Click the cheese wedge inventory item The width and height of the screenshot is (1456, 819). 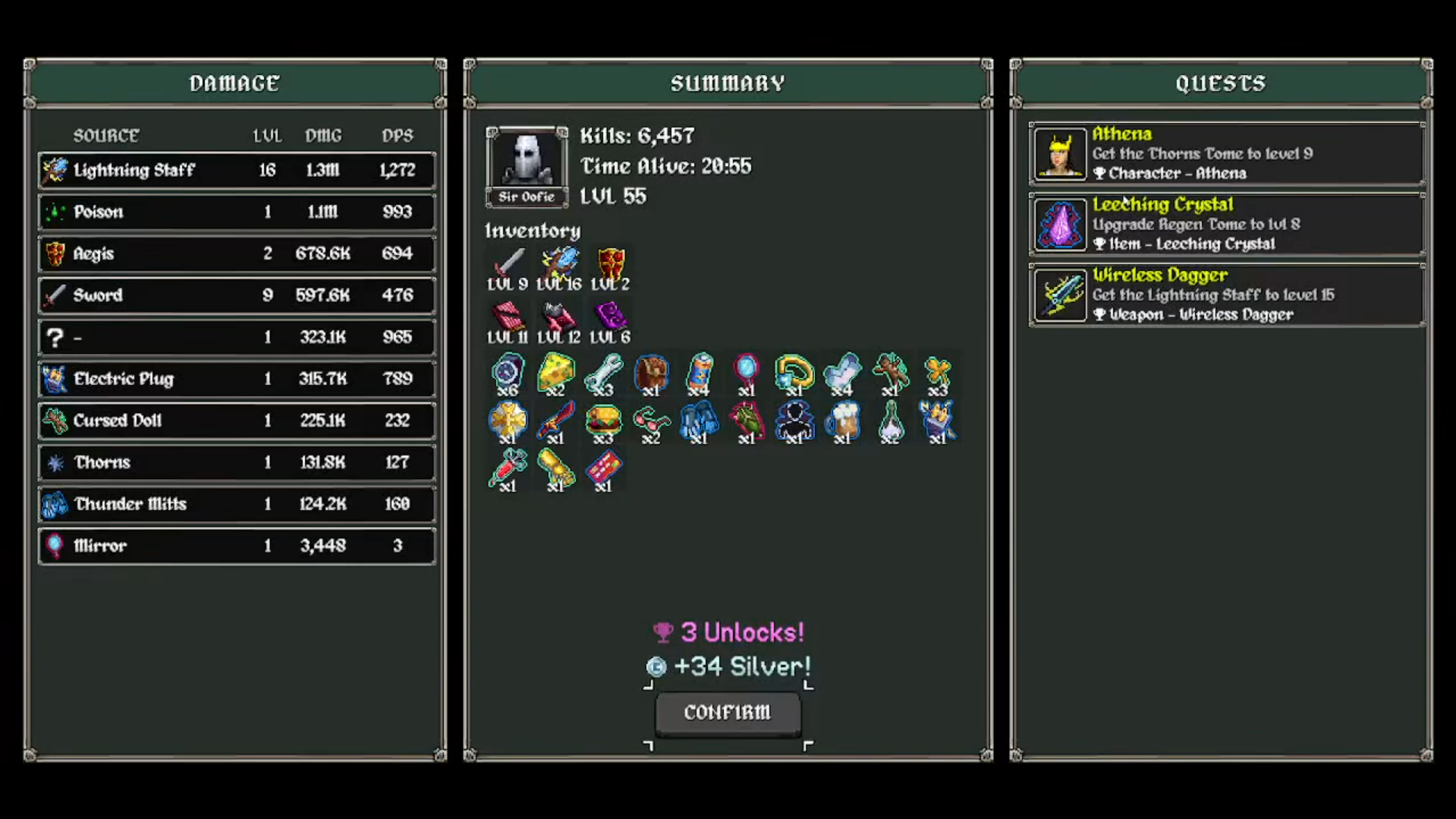click(x=555, y=373)
